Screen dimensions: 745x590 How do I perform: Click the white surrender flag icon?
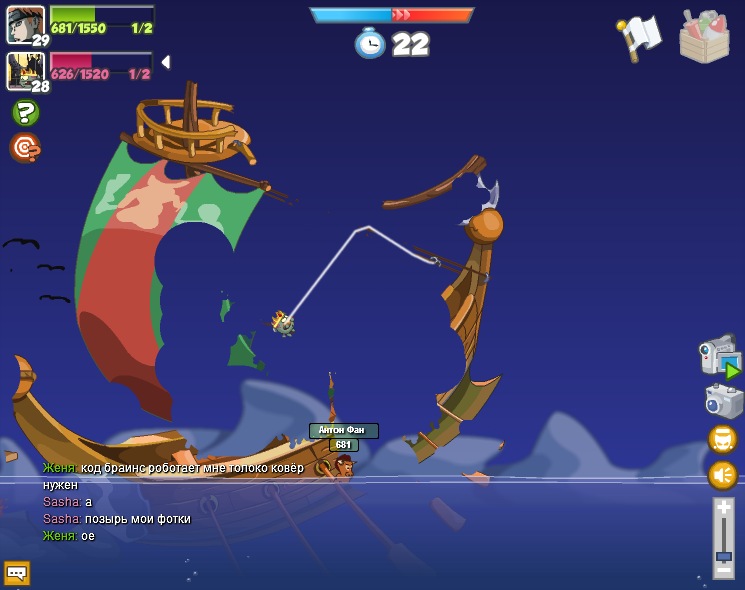point(639,38)
